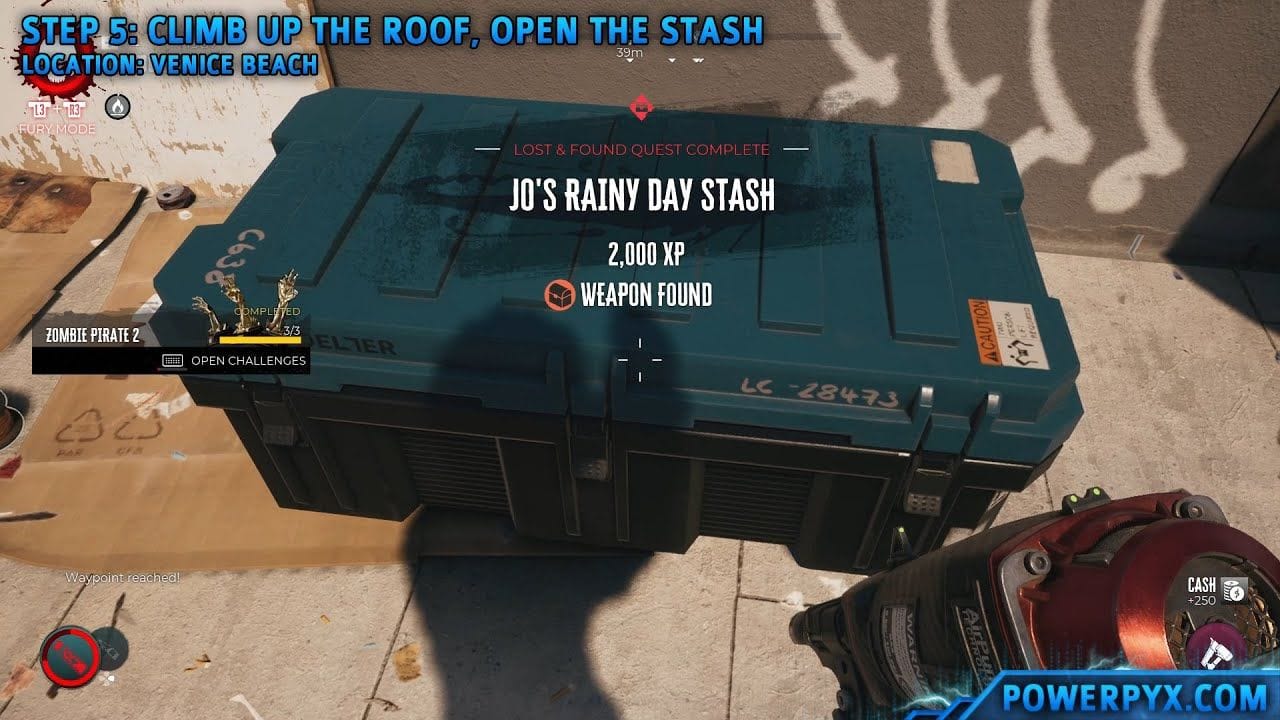
Task: Expand the 39m waypoint distance marker
Action: 628,54
